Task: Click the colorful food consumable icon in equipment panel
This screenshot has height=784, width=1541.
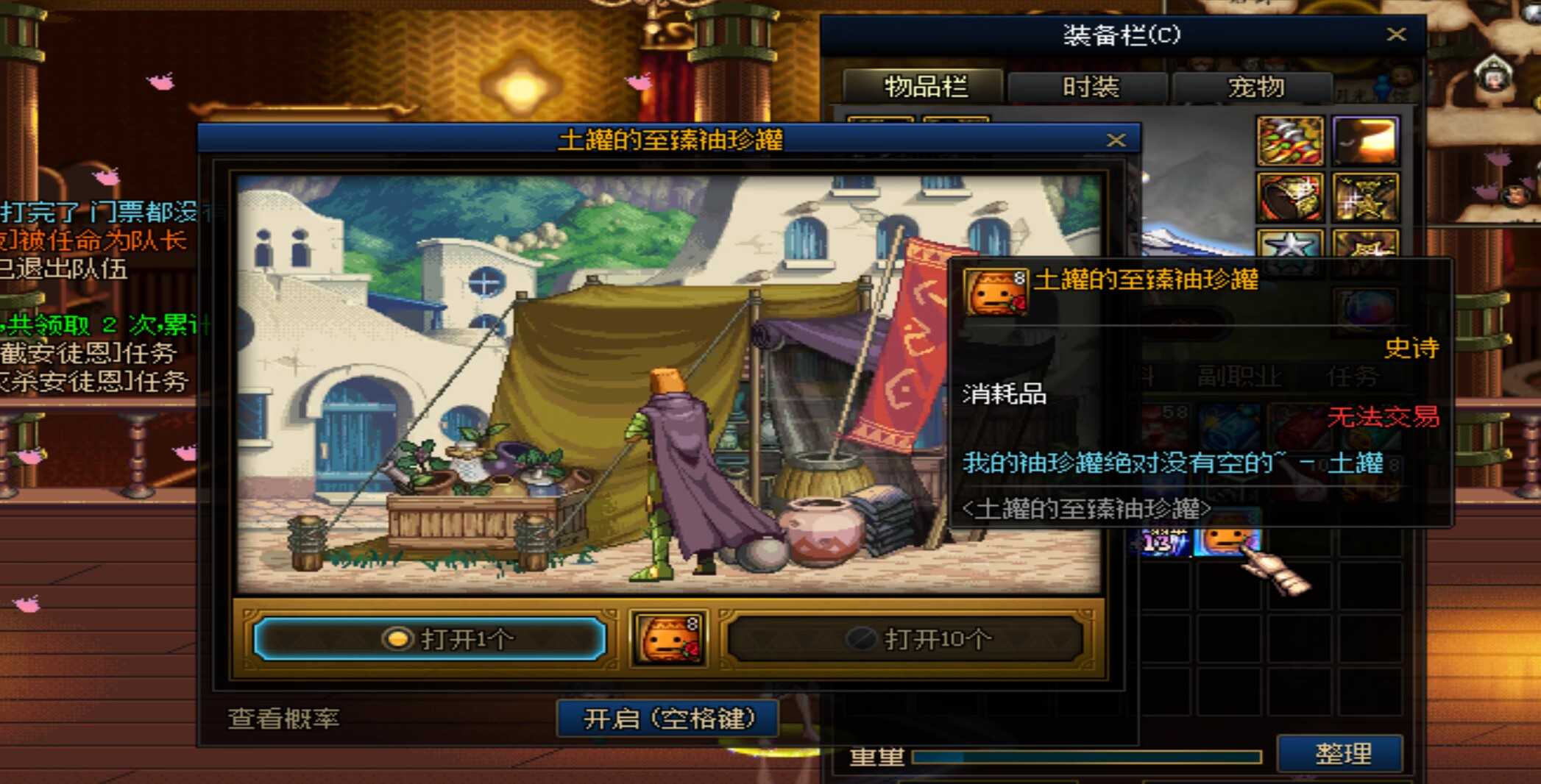Action: point(1290,141)
